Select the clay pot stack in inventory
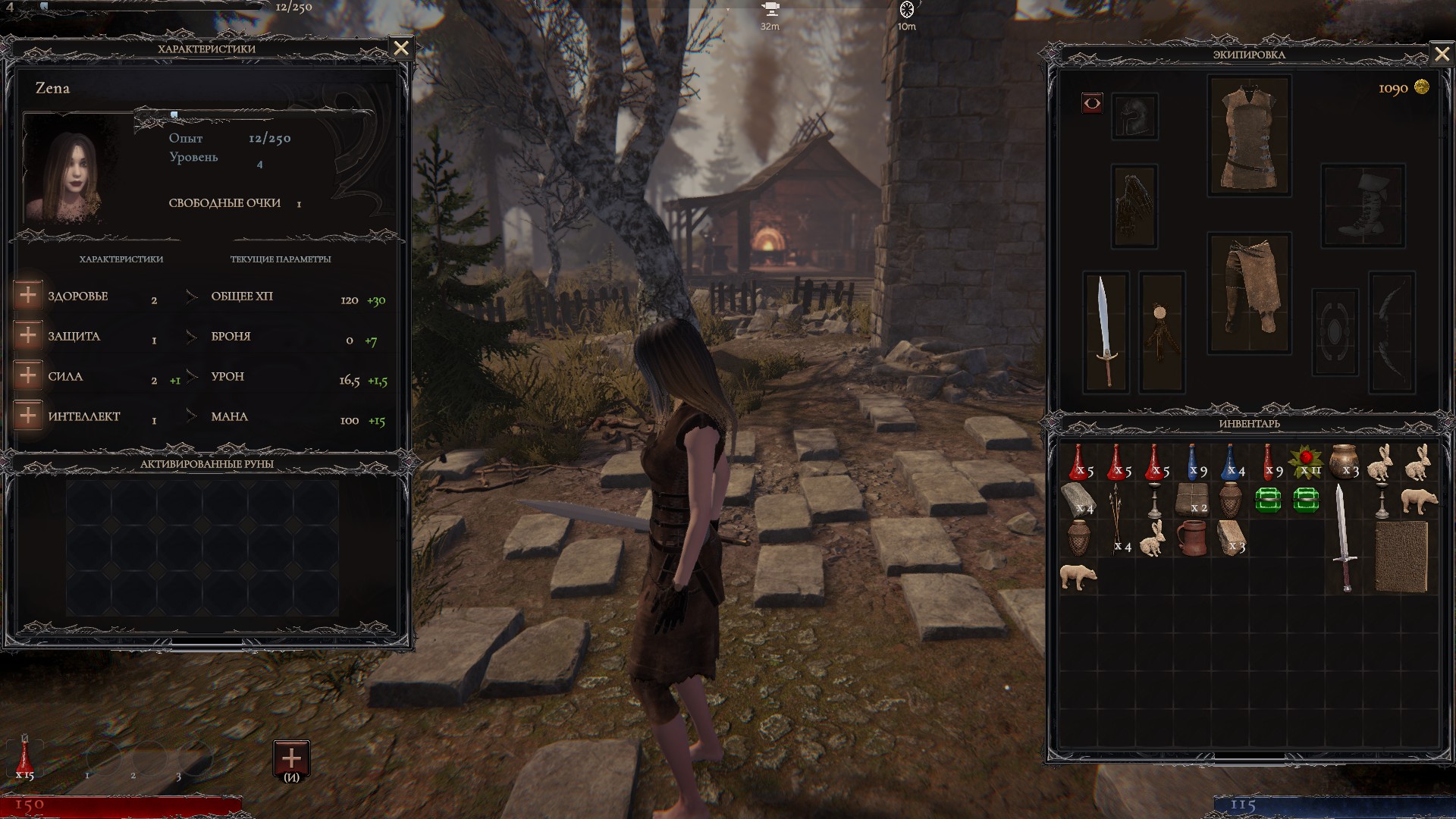 (1345, 462)
